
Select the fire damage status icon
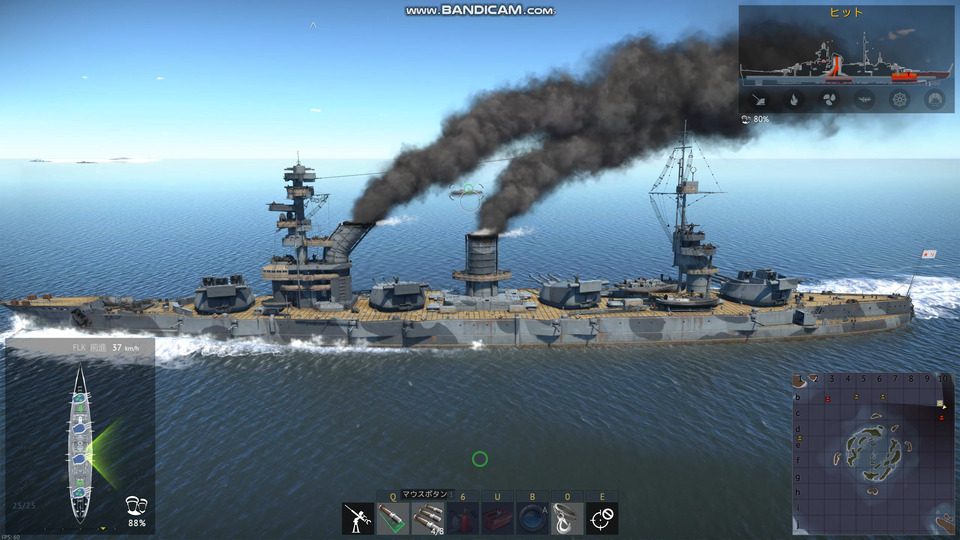click(x=794, y=99)
